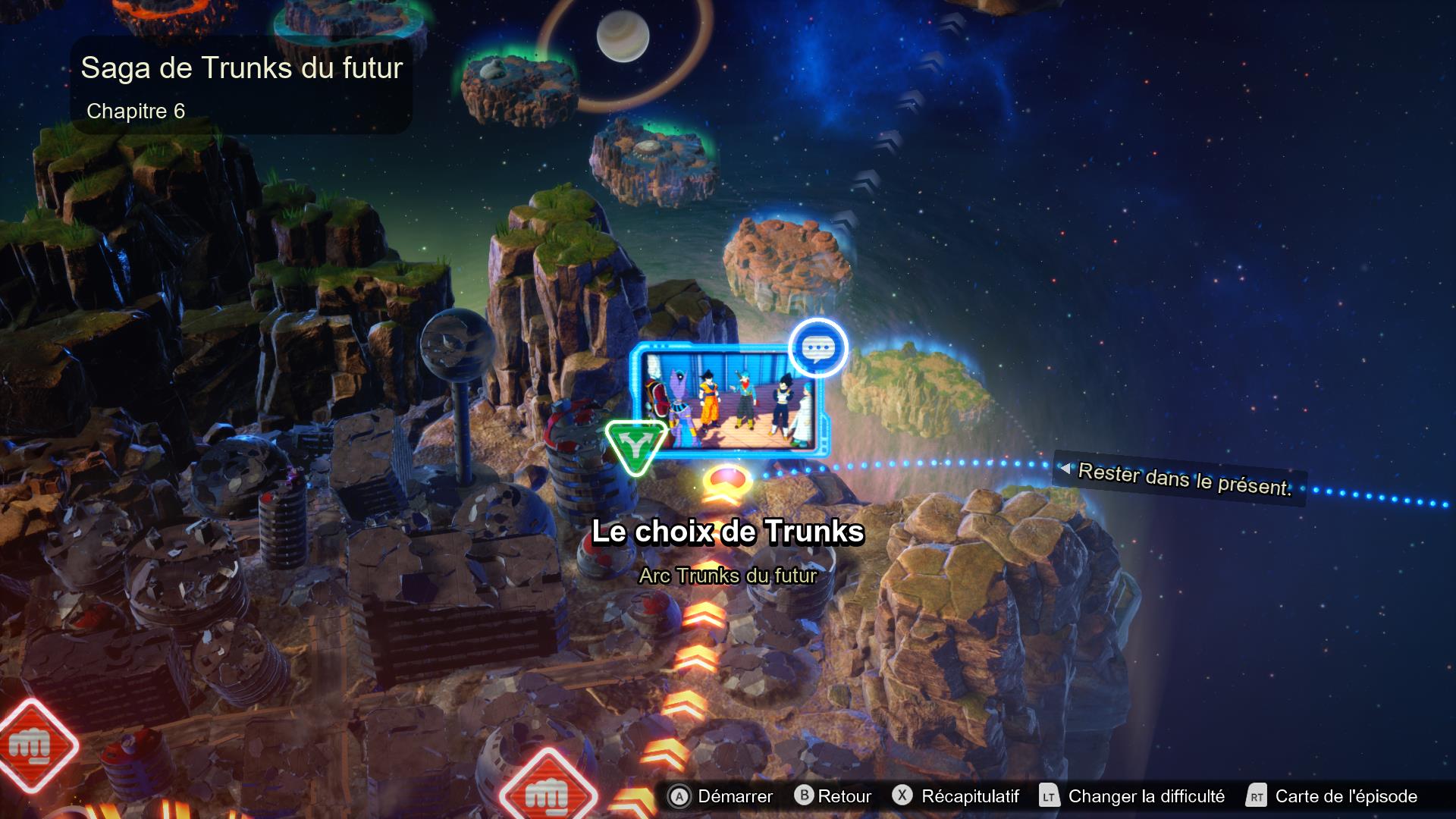Open Carte de l'épisode

coord(1332,796)
